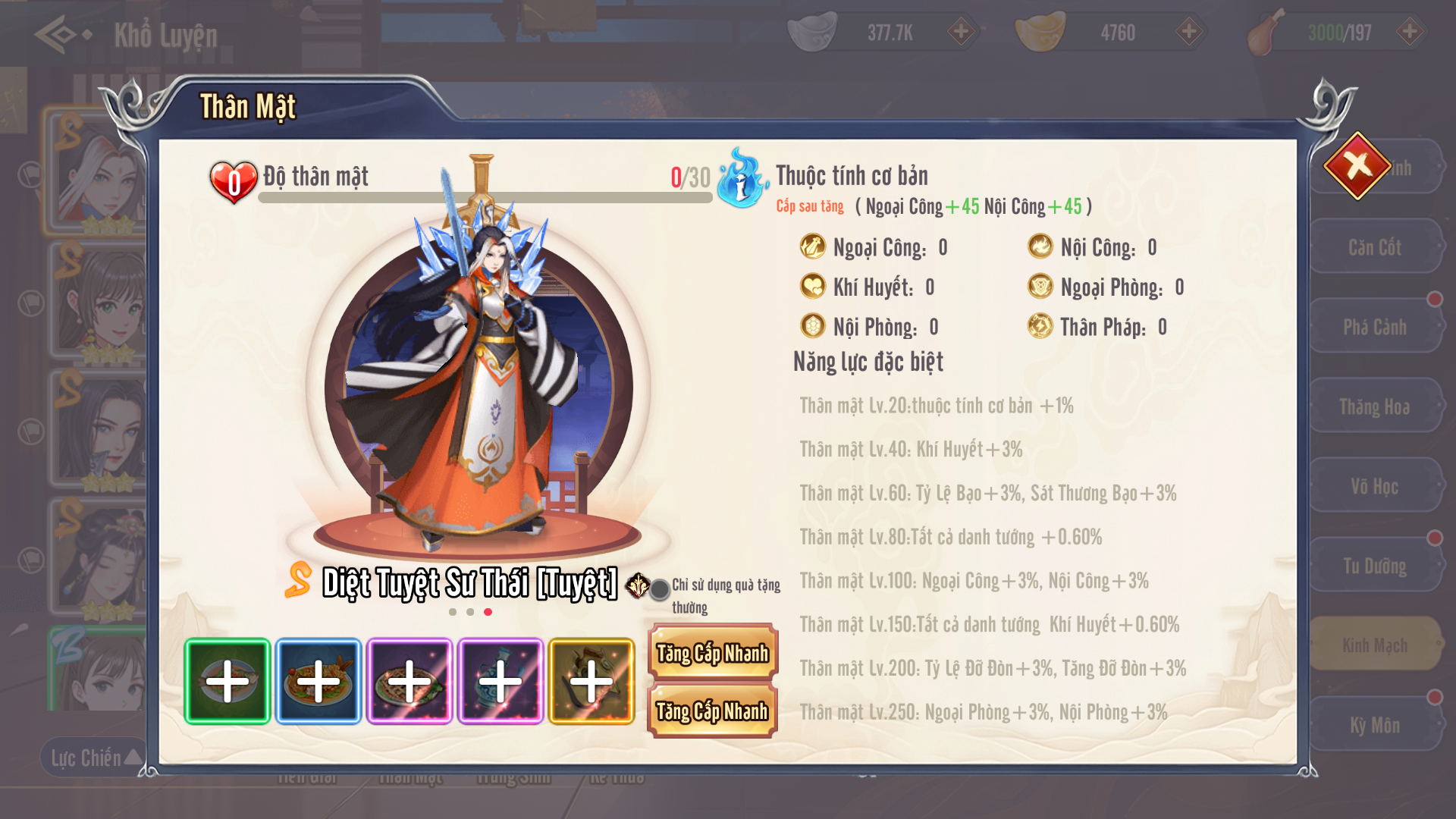Image resolution: width=1456 pixels, height=819 pixels.
Task: Switch to the Tu Dưỡng tab
Action: point(1374,566)
